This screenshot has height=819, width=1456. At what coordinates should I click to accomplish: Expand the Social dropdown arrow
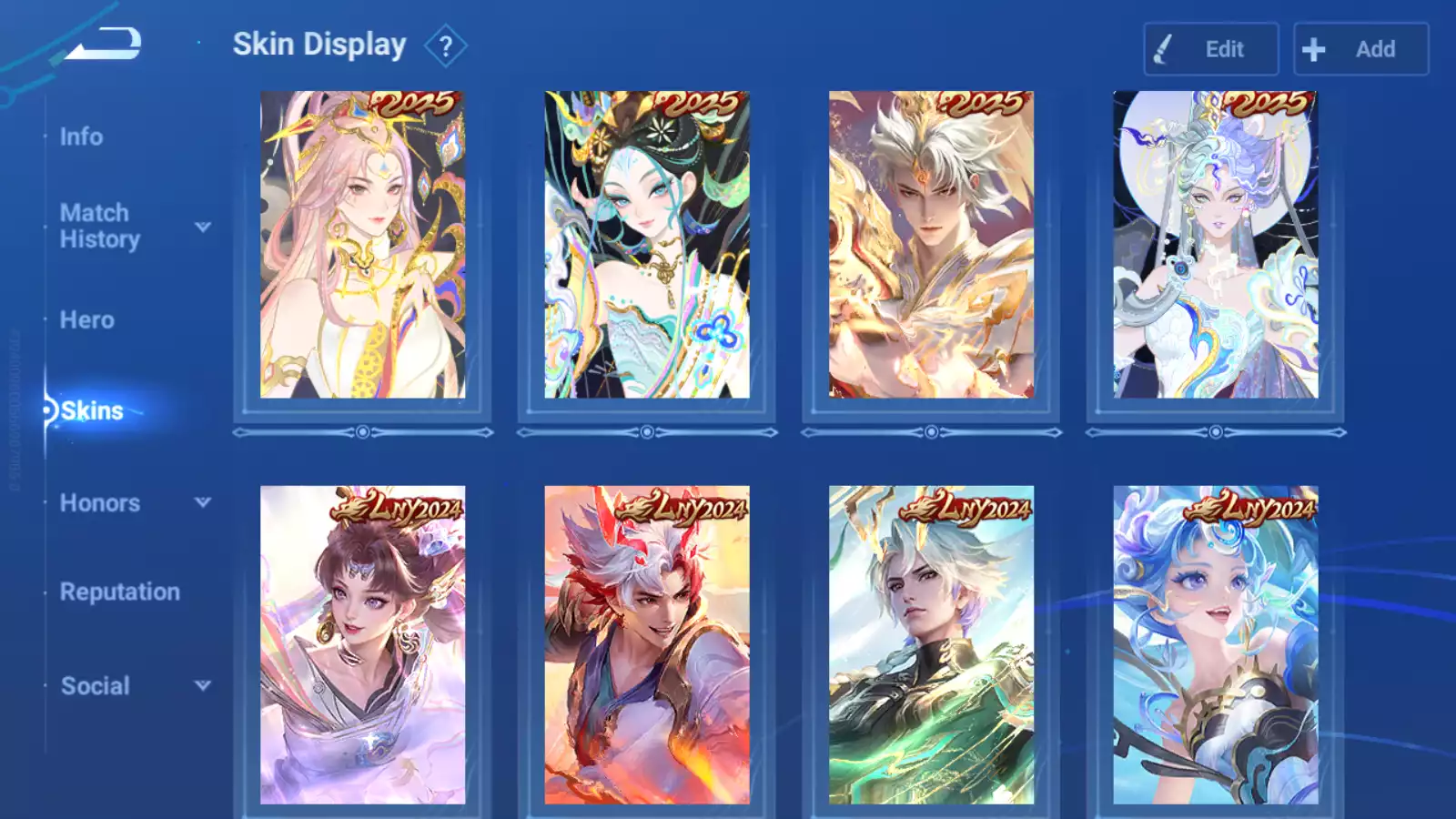203,685
